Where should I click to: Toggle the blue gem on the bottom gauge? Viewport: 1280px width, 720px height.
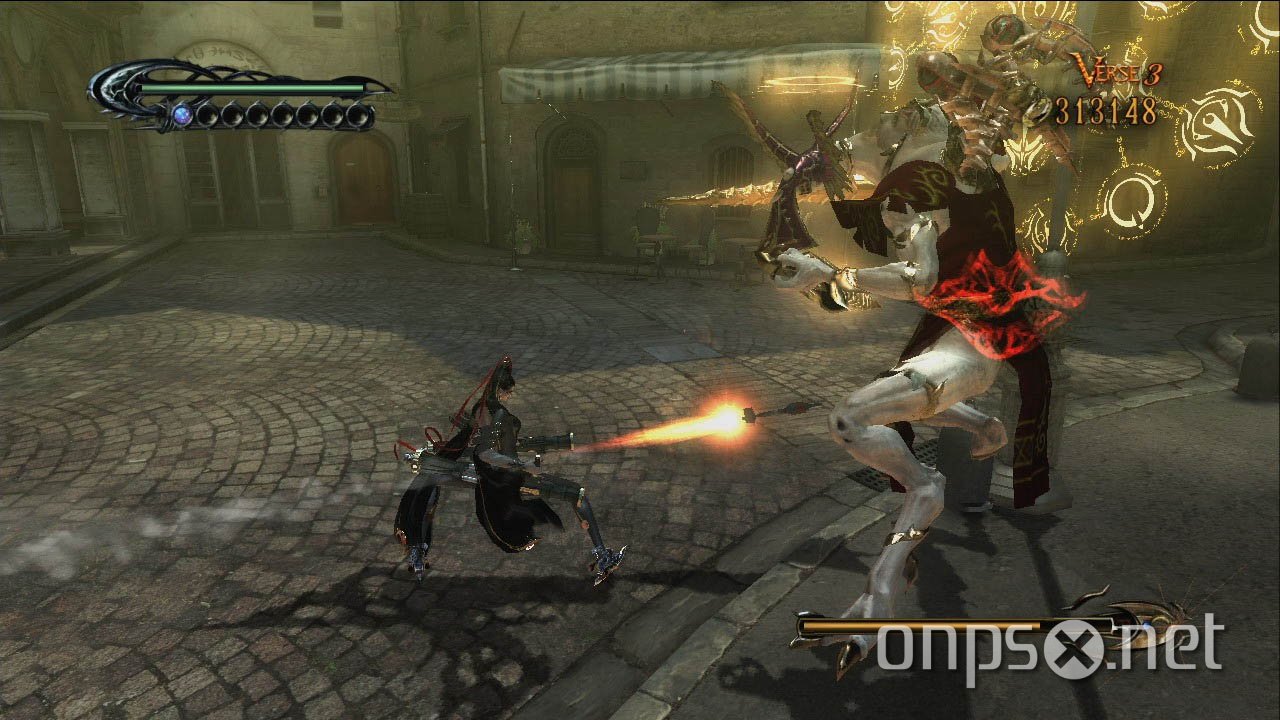pyautogui.click(x=1148, y=625)
